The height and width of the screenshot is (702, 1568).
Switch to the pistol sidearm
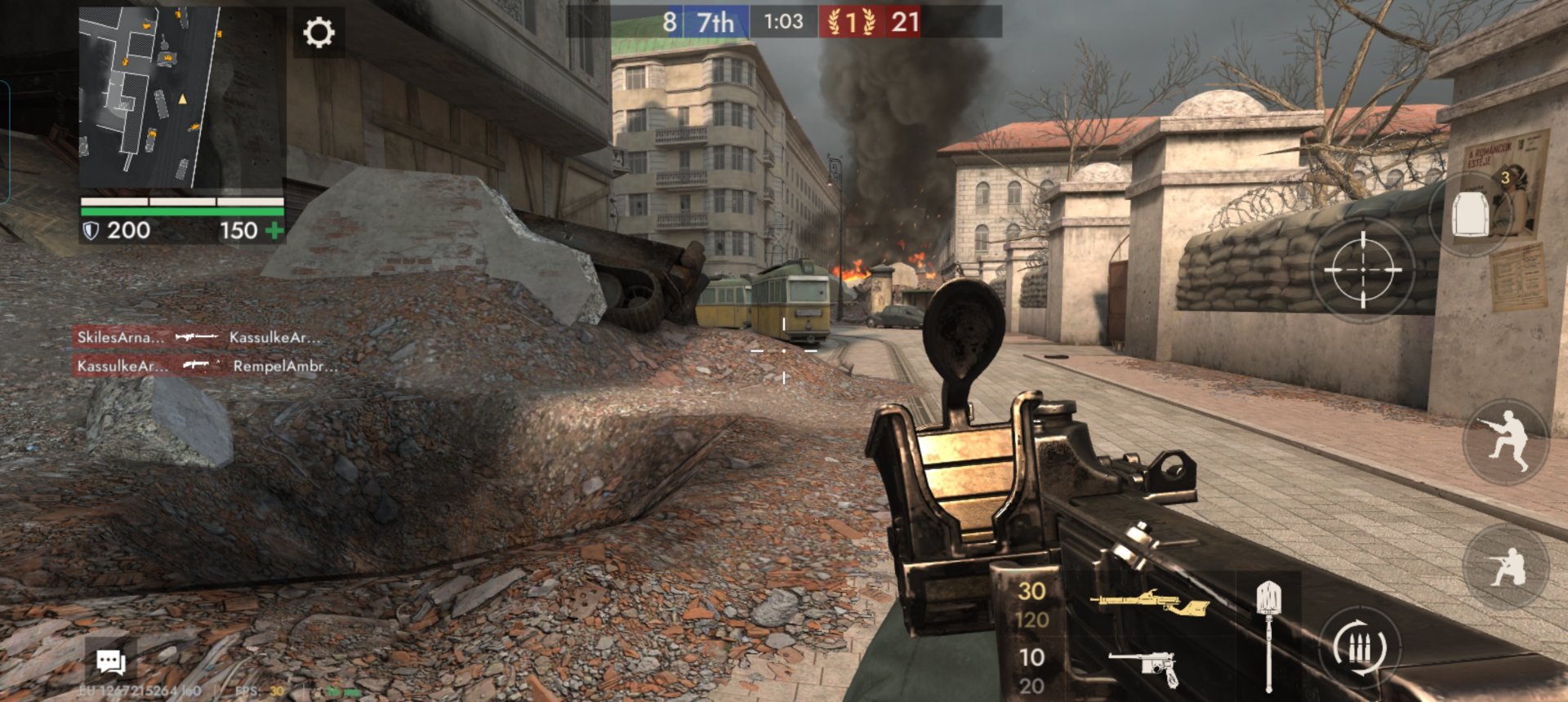click(x=1145, y=667)
